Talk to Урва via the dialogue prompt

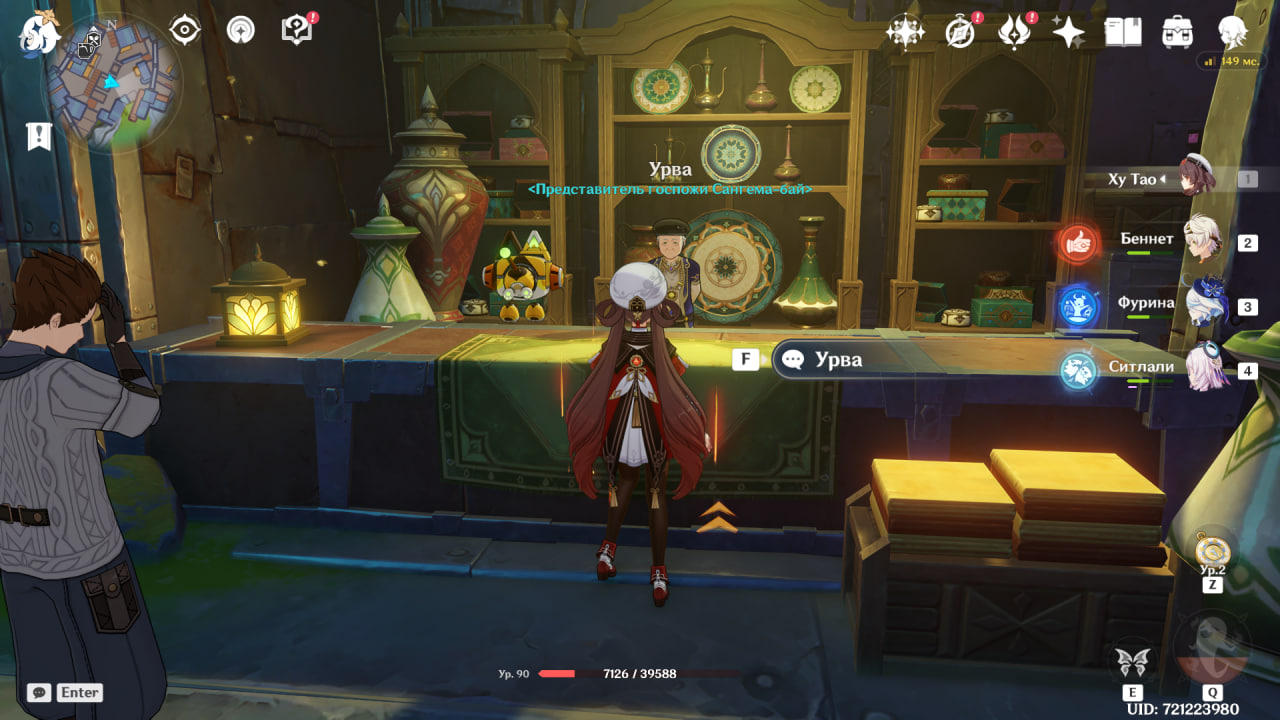point(838,360)
